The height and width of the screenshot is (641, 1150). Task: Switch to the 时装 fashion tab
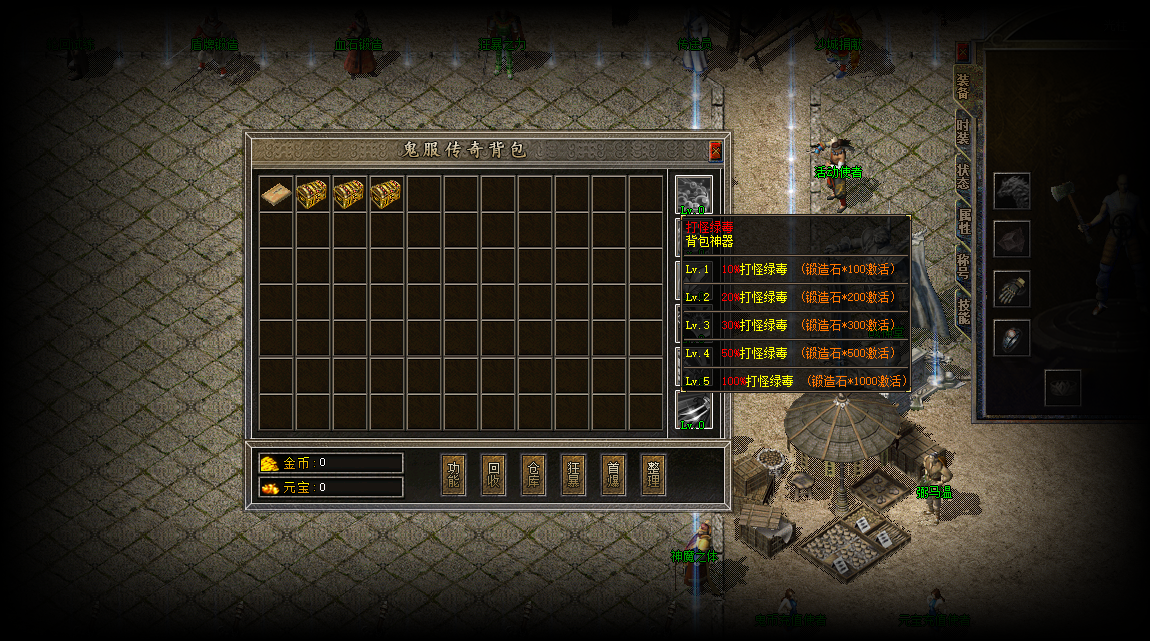click(963, 132)
